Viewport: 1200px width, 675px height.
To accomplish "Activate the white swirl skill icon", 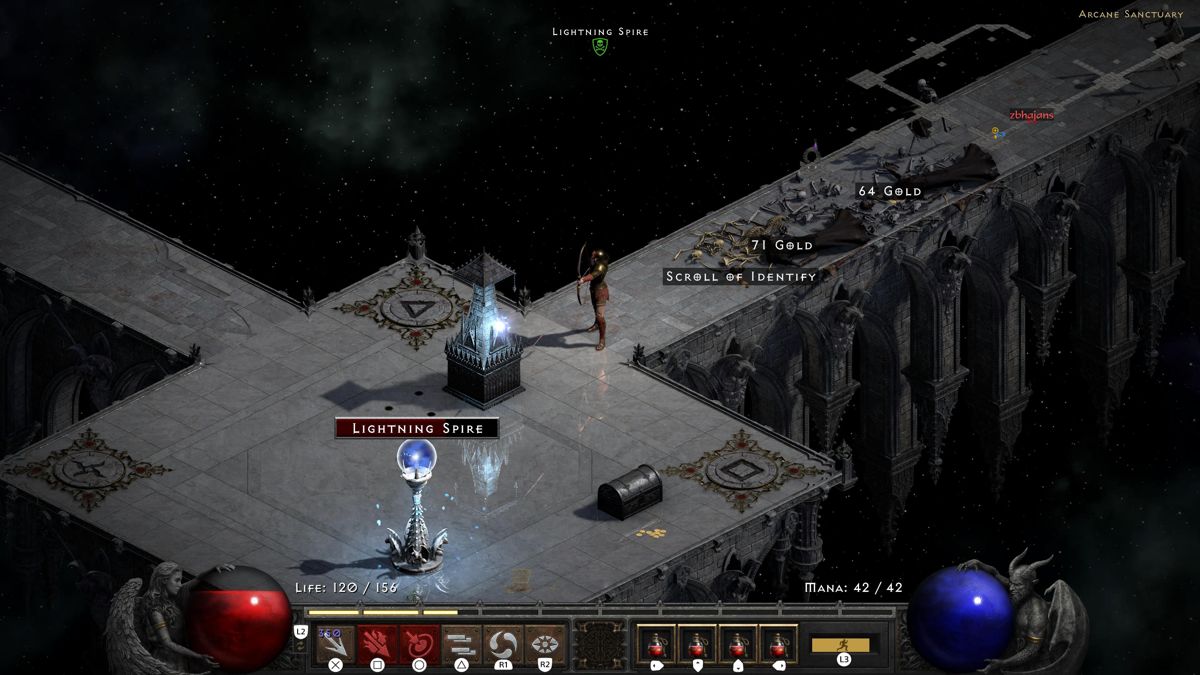I will click(x=503, y=643).
